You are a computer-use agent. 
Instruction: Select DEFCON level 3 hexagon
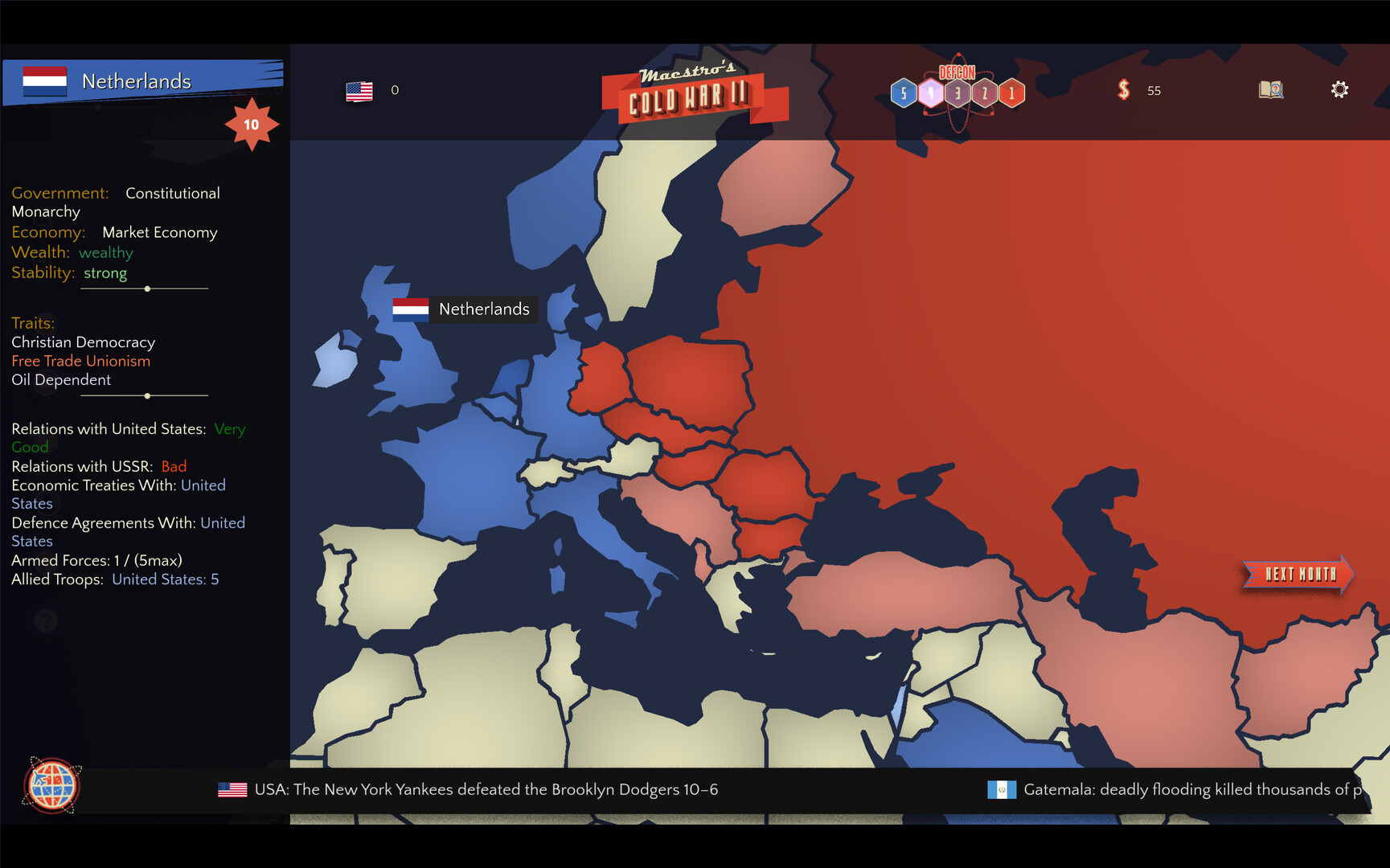tap(957, 92)
